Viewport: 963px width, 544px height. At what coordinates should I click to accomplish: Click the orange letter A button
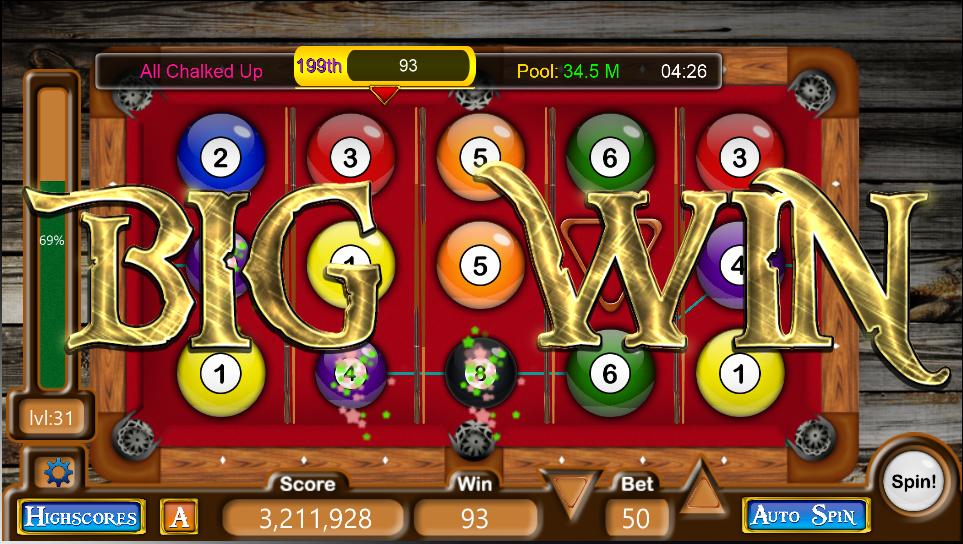[x=180, y=516]
